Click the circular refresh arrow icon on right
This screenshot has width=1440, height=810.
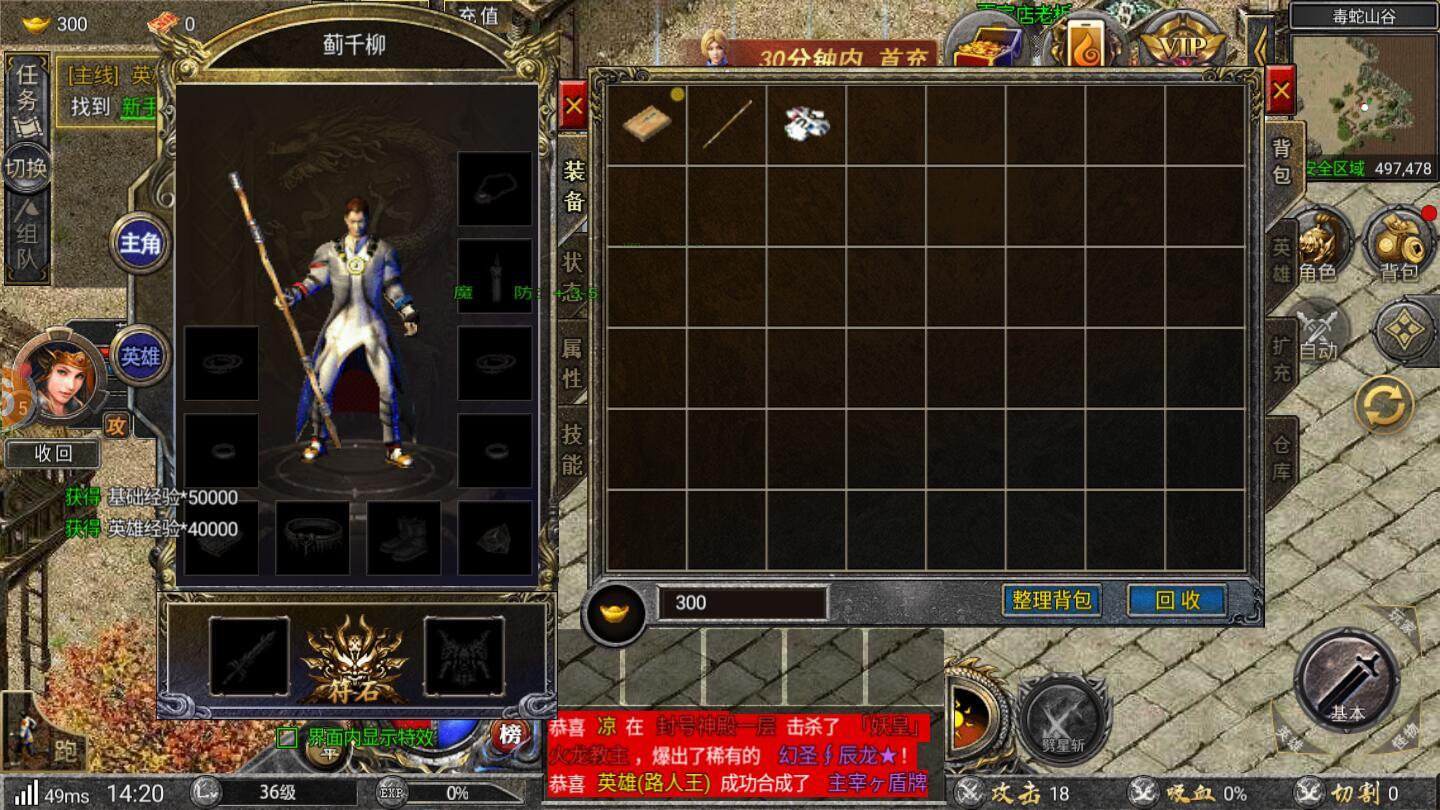coord(1383,403)
